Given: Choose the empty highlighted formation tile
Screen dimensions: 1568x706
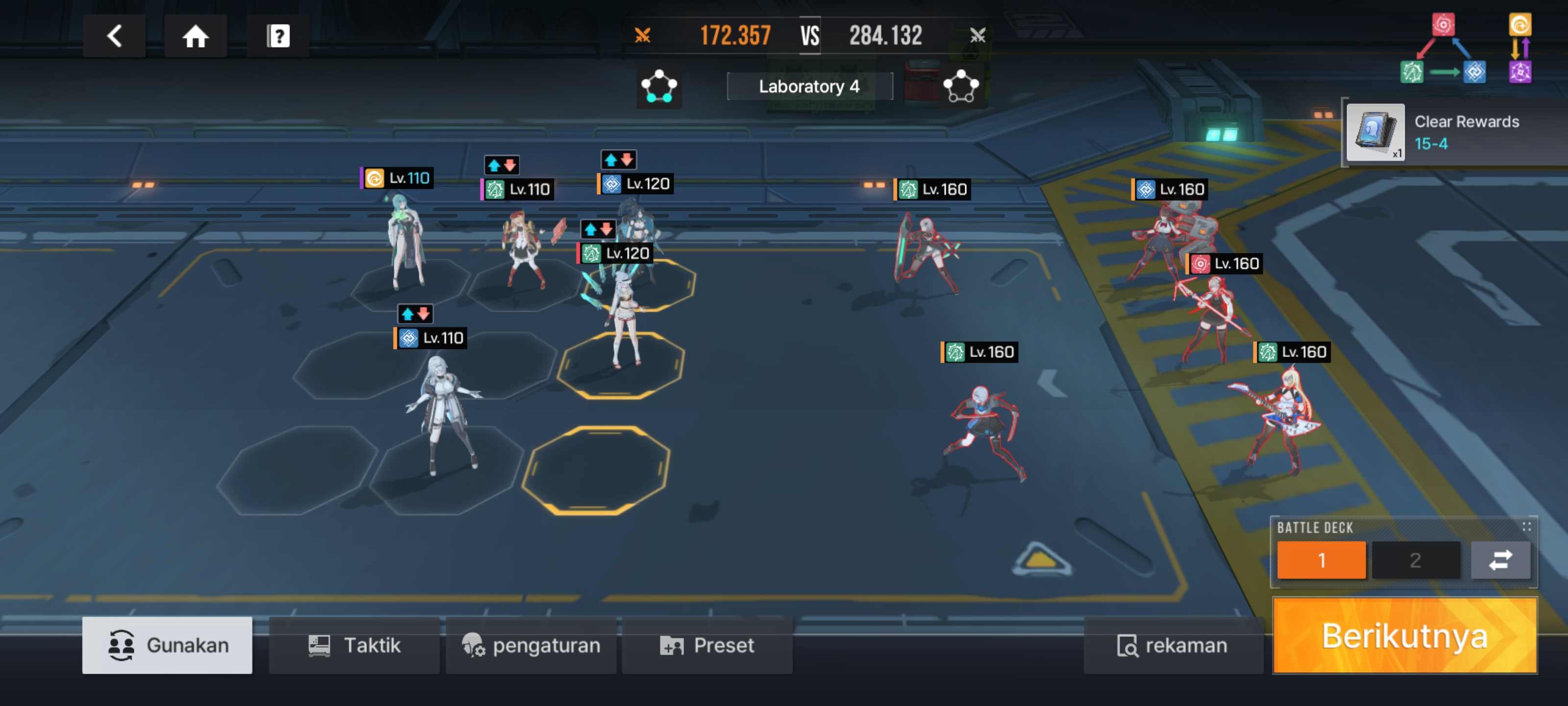Looking at the screenshot, I should point(596,470).
